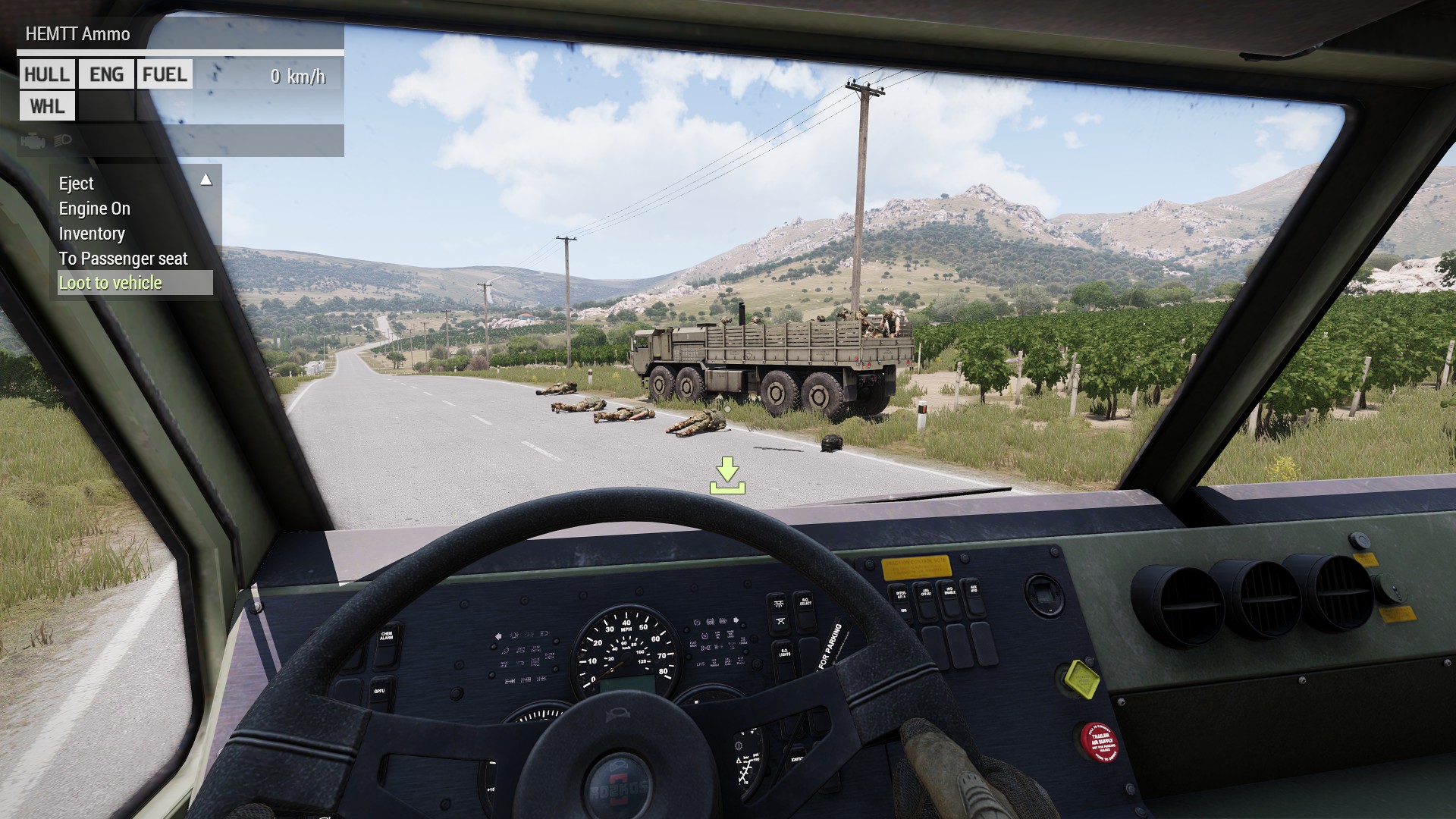Image resolution: width=1456 pixels, height=819 pixels.
Task: Click the FUEL status indicator
Action: pyautogui.click(x=164, y=74)
